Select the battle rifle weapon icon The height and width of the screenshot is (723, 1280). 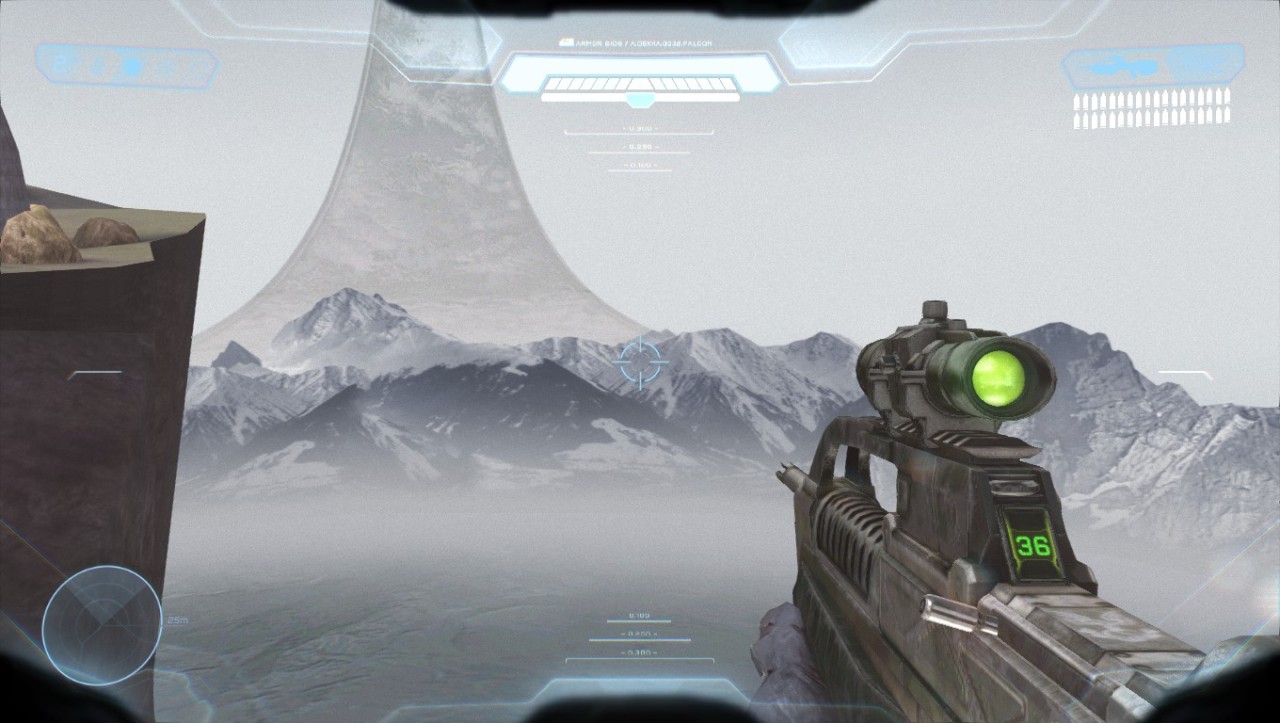point(1125,68)
